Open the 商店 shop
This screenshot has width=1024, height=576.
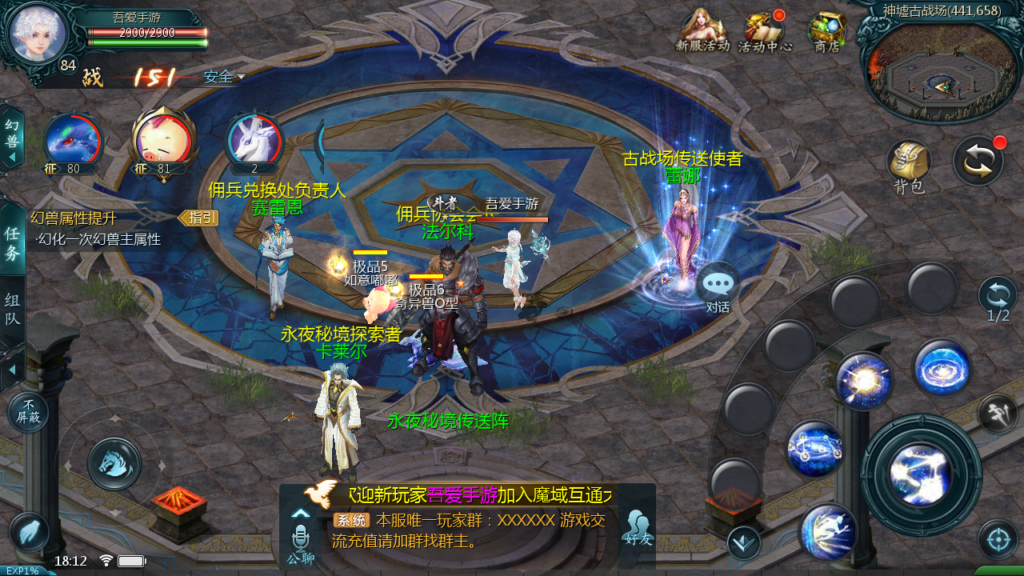pyautogui.click(x=826, y=31)
